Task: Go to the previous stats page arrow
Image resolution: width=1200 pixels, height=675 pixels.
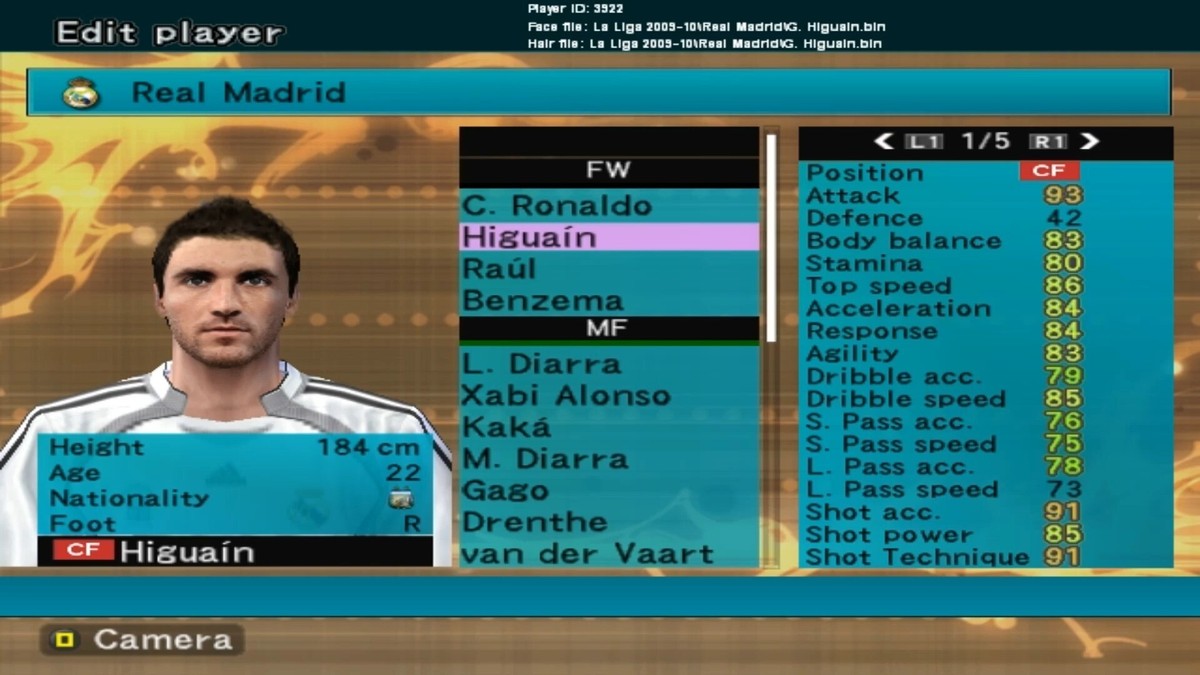Action: [x=883, y=142]
